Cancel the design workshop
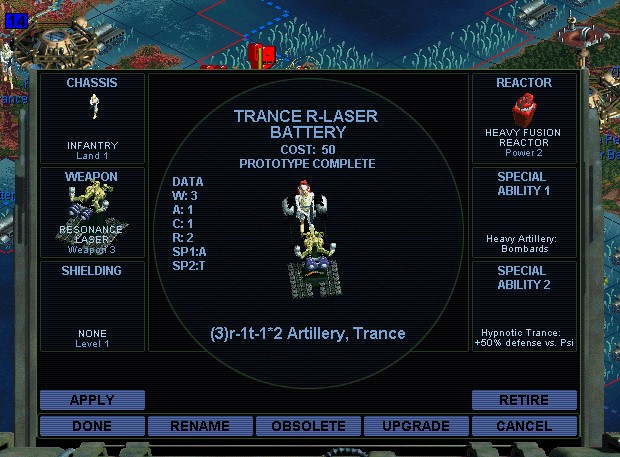This screenshot has height=457, width=620. click(524, 426)
